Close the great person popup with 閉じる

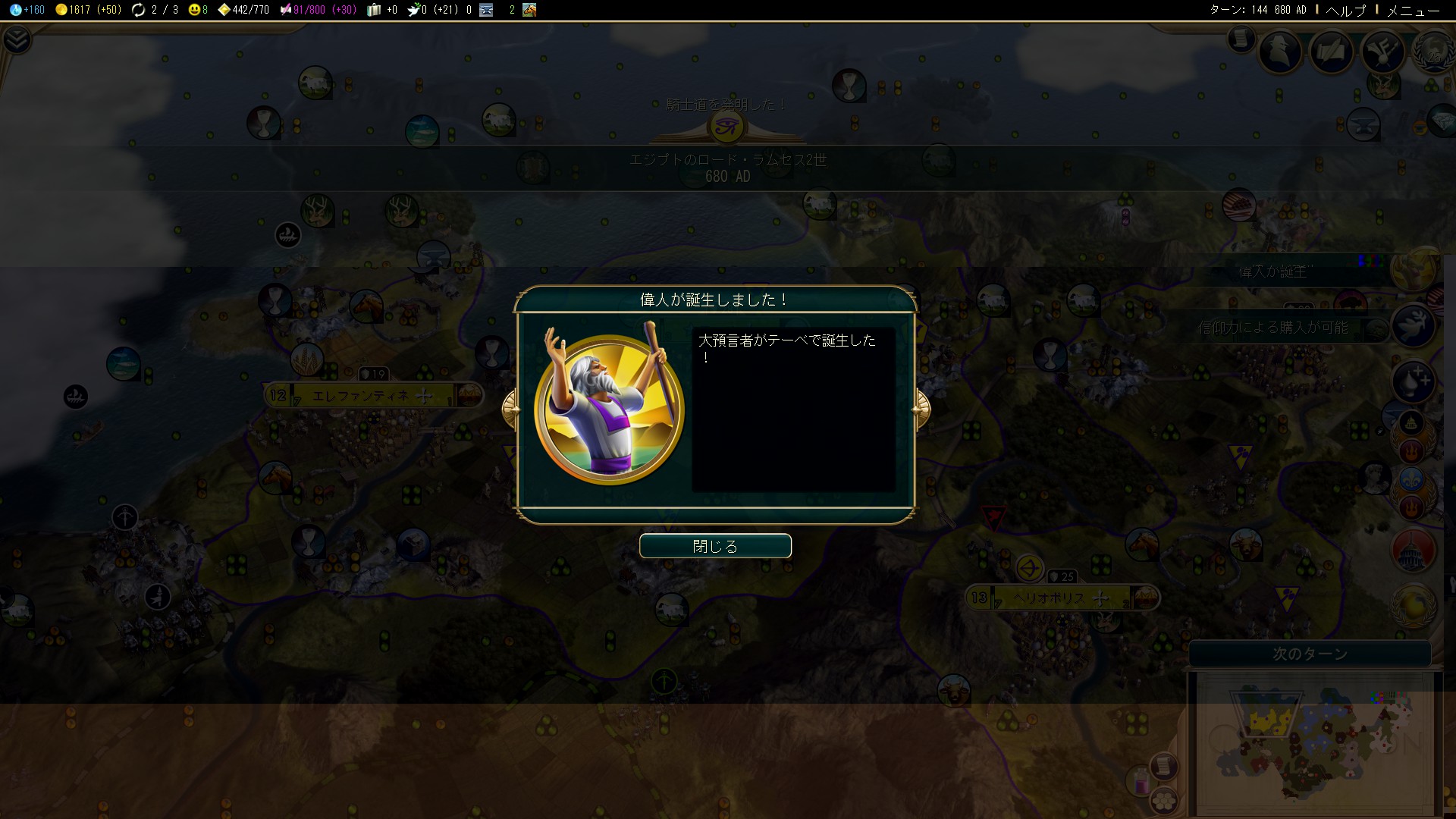pyautogui.click(x=715, y=546)
